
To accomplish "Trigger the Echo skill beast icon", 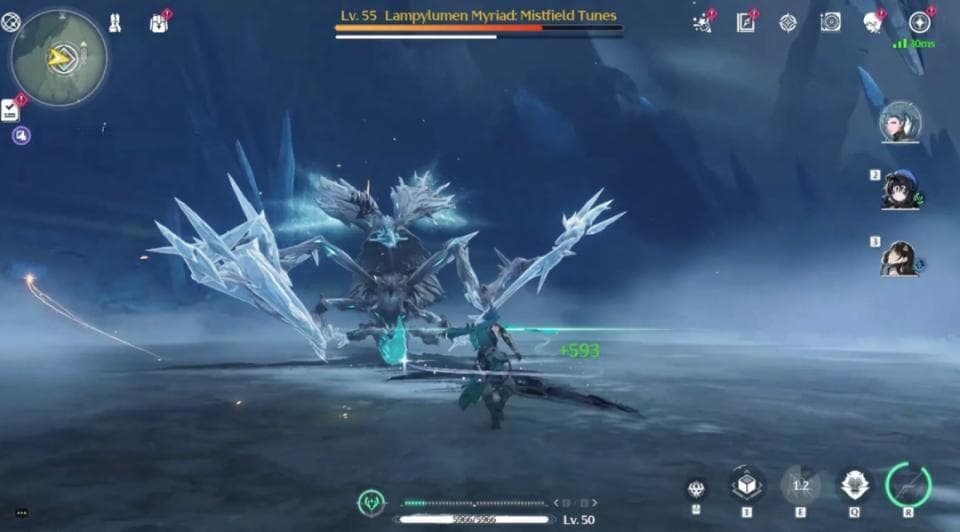I will pos(854,485).
